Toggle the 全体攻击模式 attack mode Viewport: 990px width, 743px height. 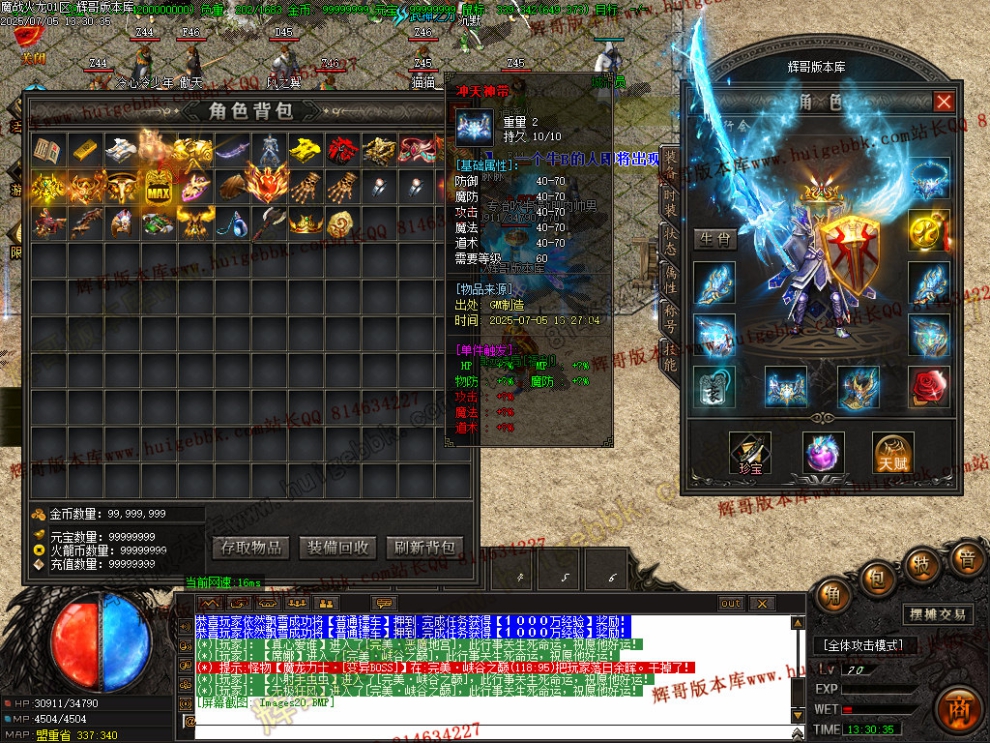click(x=865, y=646)
